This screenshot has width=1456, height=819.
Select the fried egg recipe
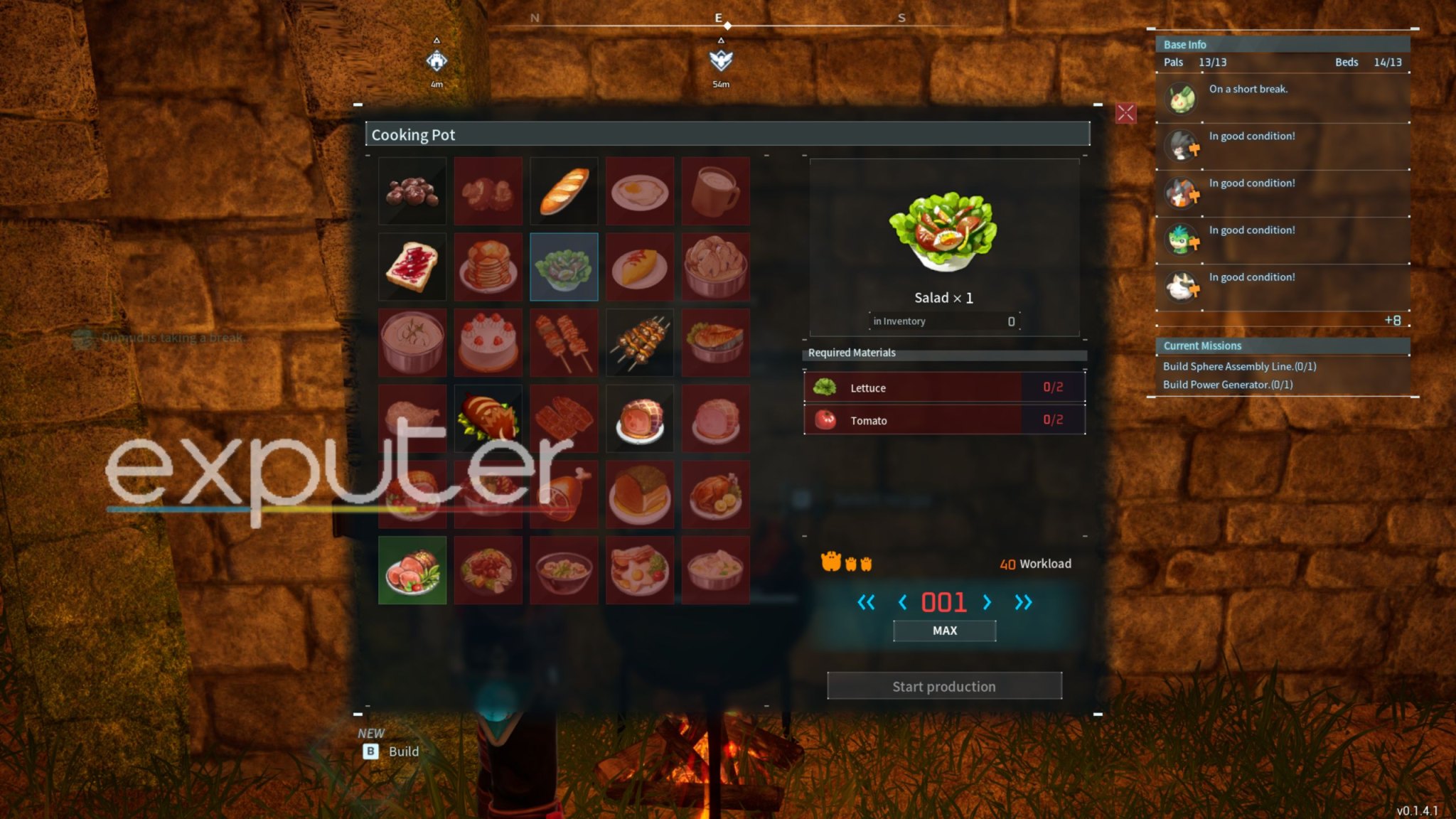640,191
